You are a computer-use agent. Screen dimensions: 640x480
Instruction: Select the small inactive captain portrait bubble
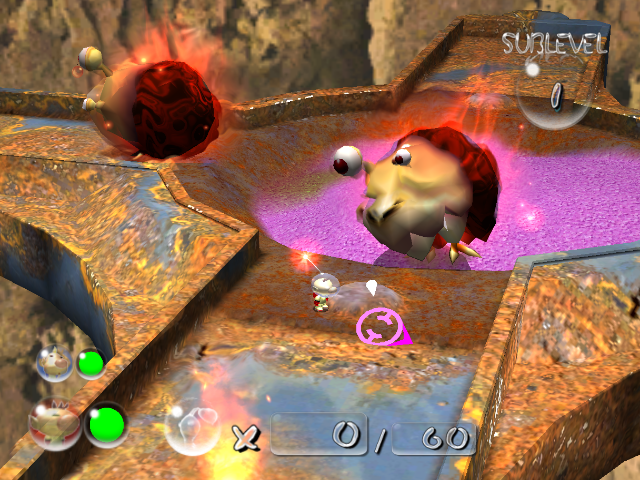52,361
